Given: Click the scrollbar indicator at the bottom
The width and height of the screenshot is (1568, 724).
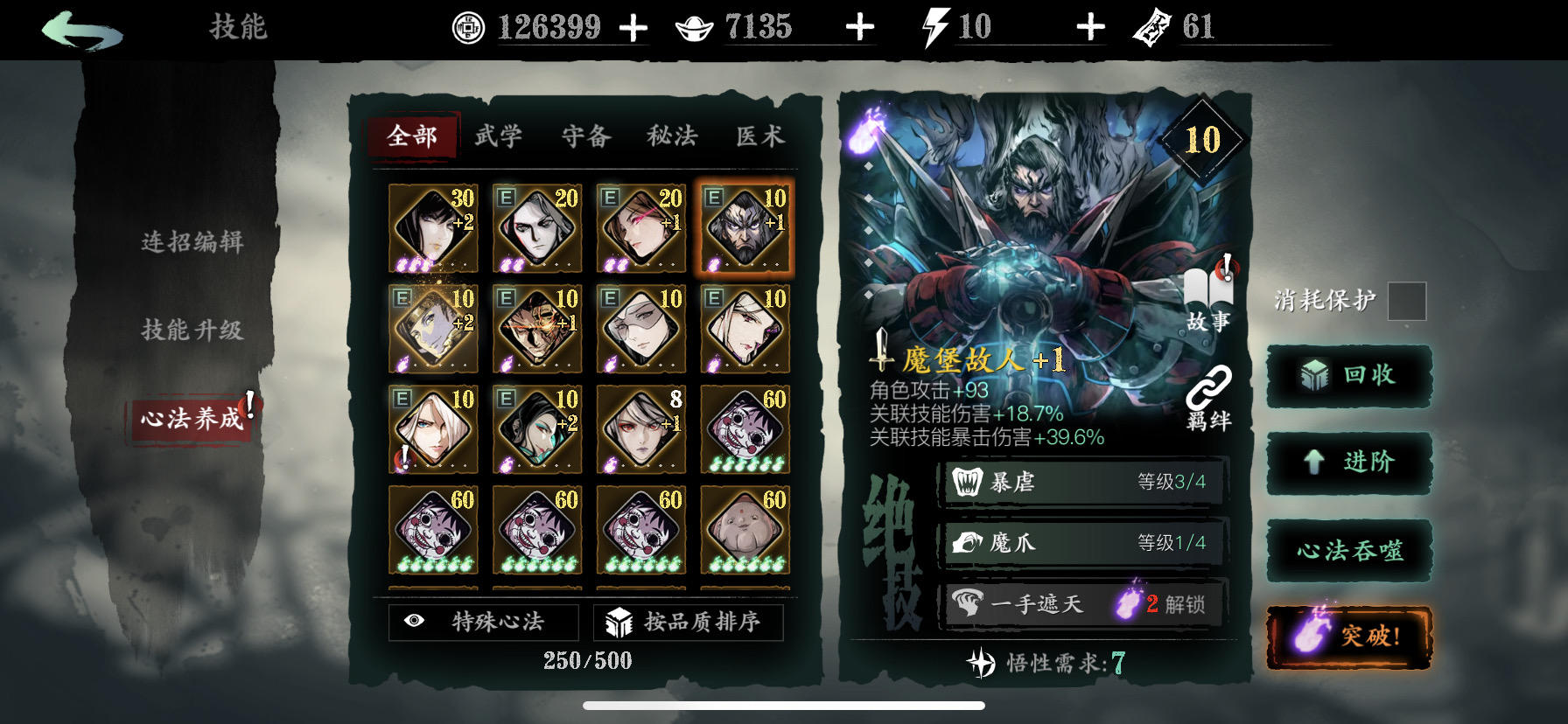Looking at the screenshot, I should (x=781, y=707).
